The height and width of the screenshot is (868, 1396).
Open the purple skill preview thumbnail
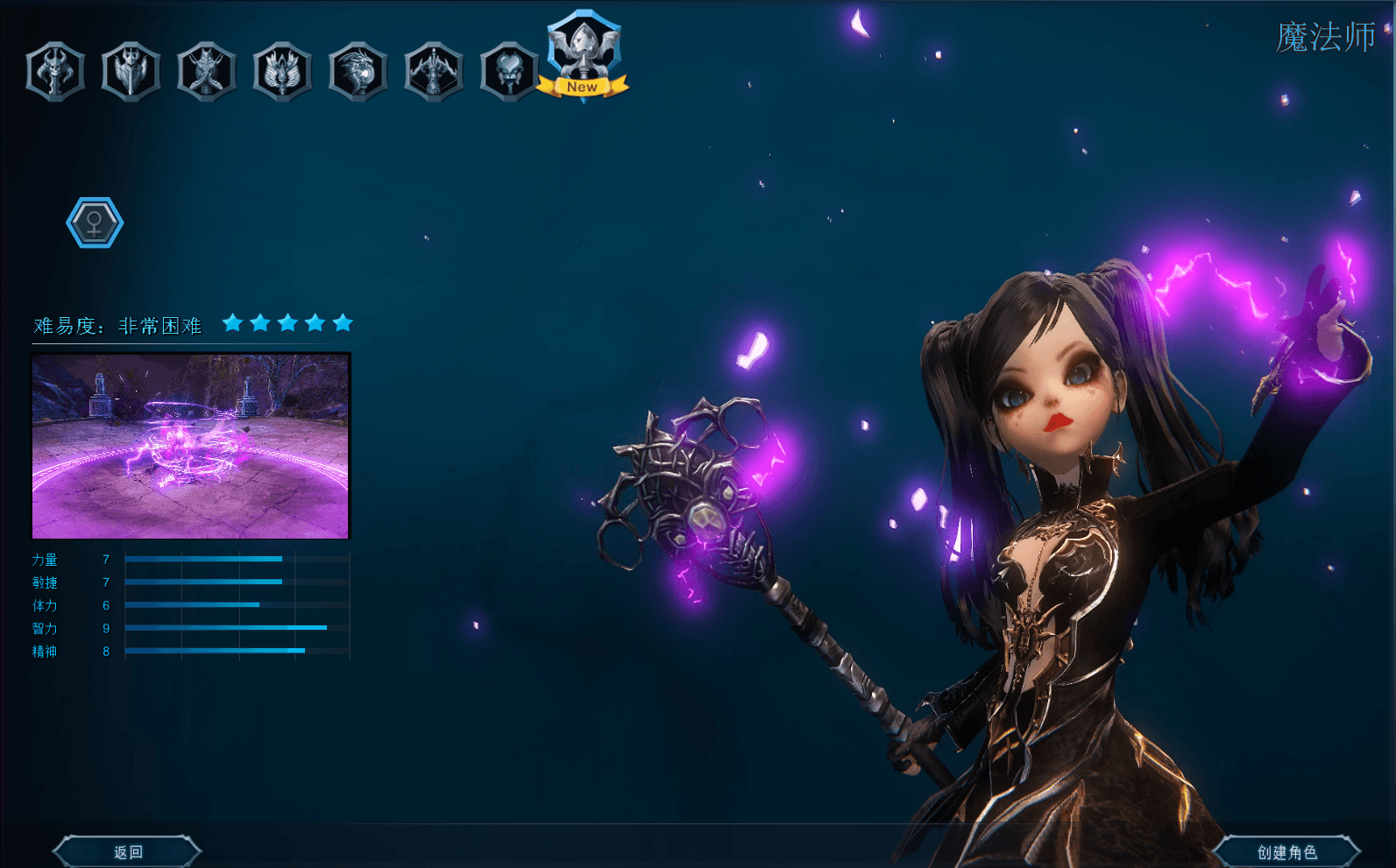[189, 444]
